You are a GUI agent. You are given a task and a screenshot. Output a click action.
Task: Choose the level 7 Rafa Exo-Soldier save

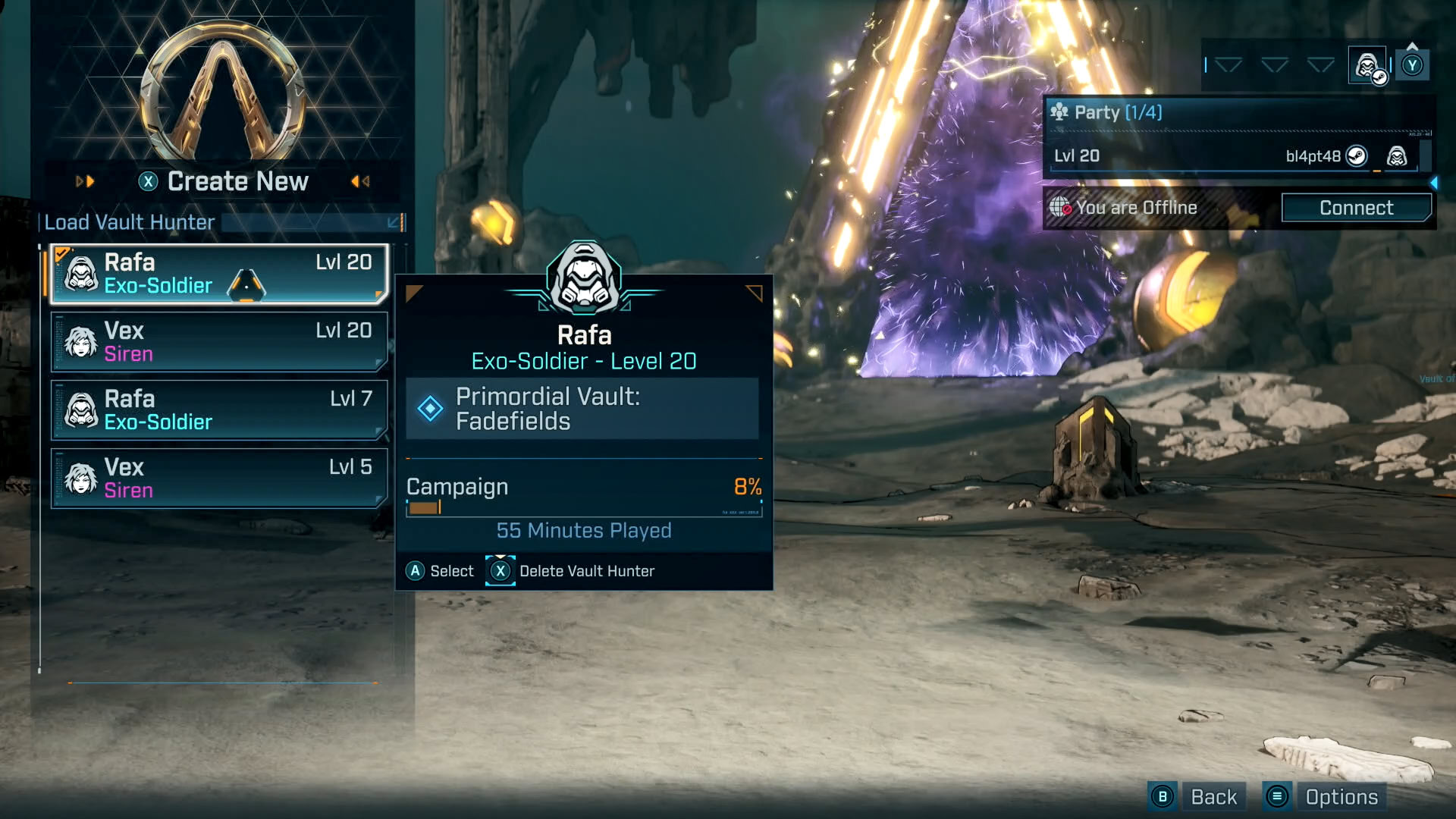[219, 410]
